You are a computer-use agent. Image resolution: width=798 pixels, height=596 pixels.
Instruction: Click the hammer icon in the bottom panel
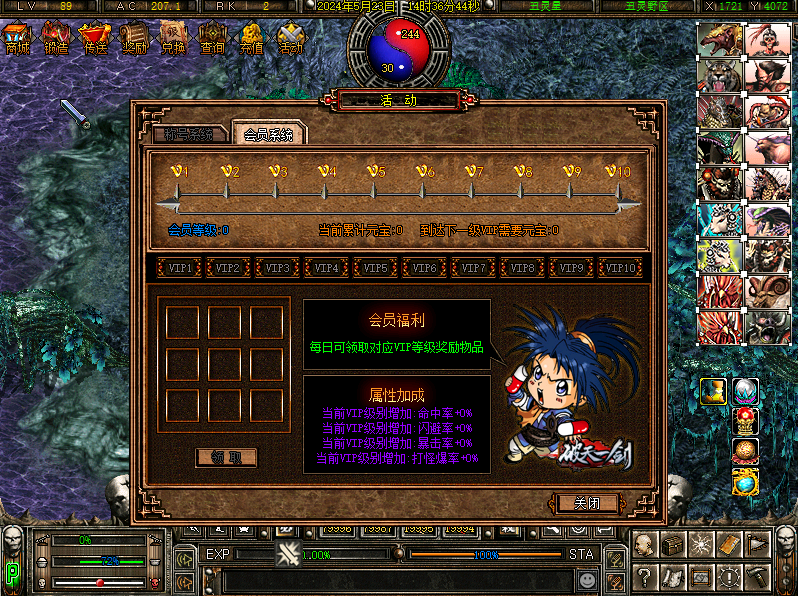point(759,577)
